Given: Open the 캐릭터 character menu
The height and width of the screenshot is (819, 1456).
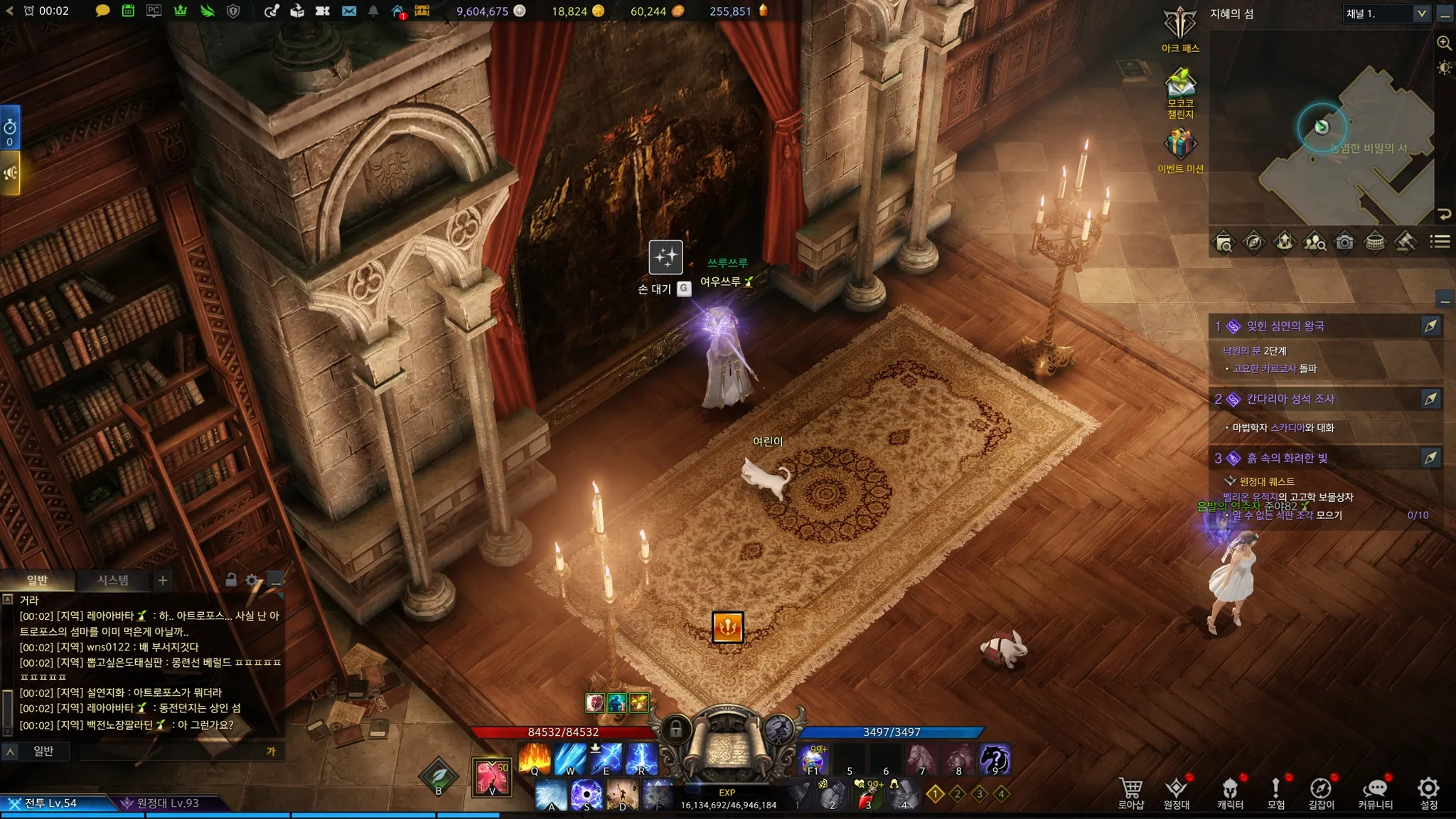Looking at the screenshot, I should pos(1230,793).
